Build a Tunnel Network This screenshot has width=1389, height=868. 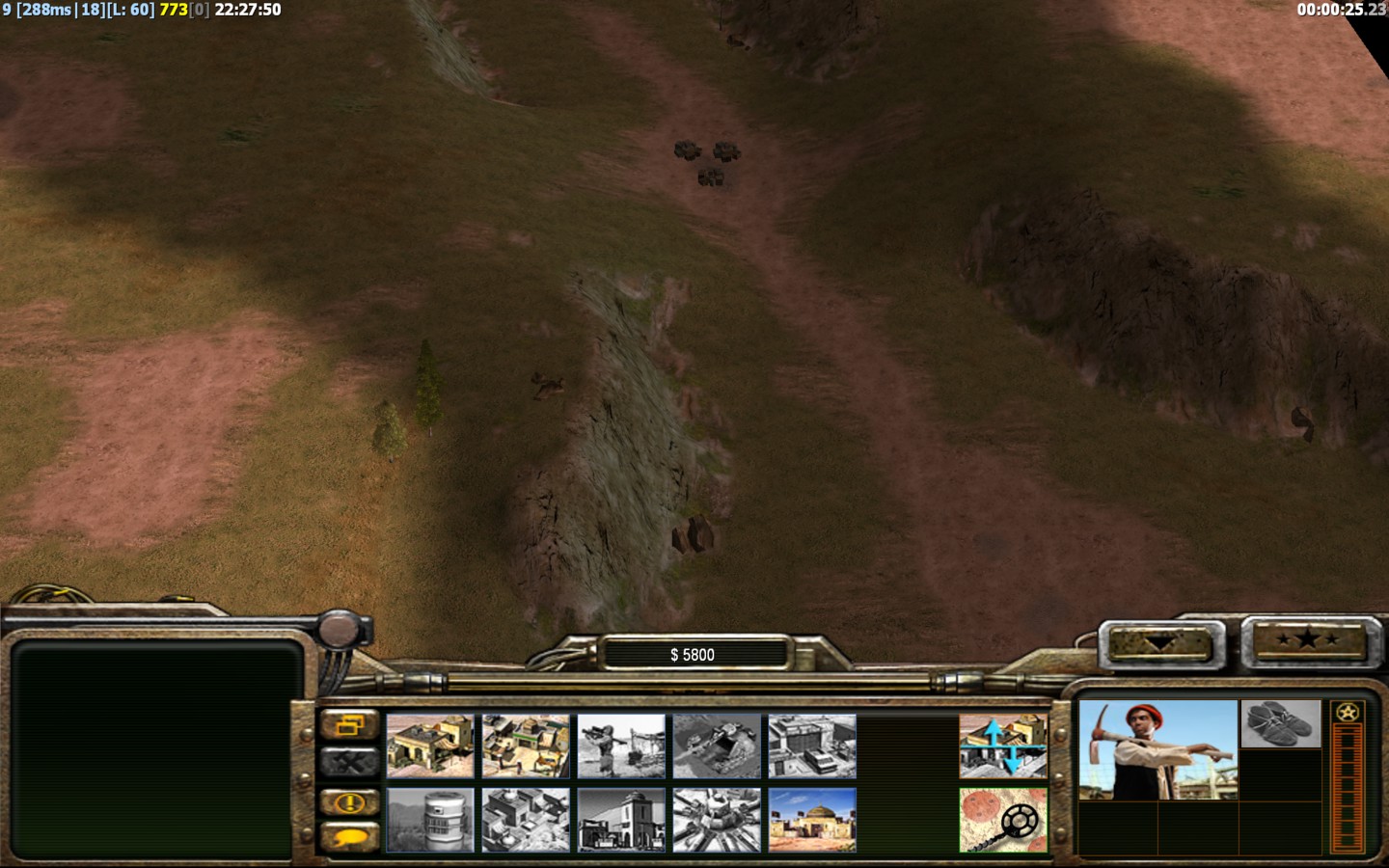[x=717, y=746]
